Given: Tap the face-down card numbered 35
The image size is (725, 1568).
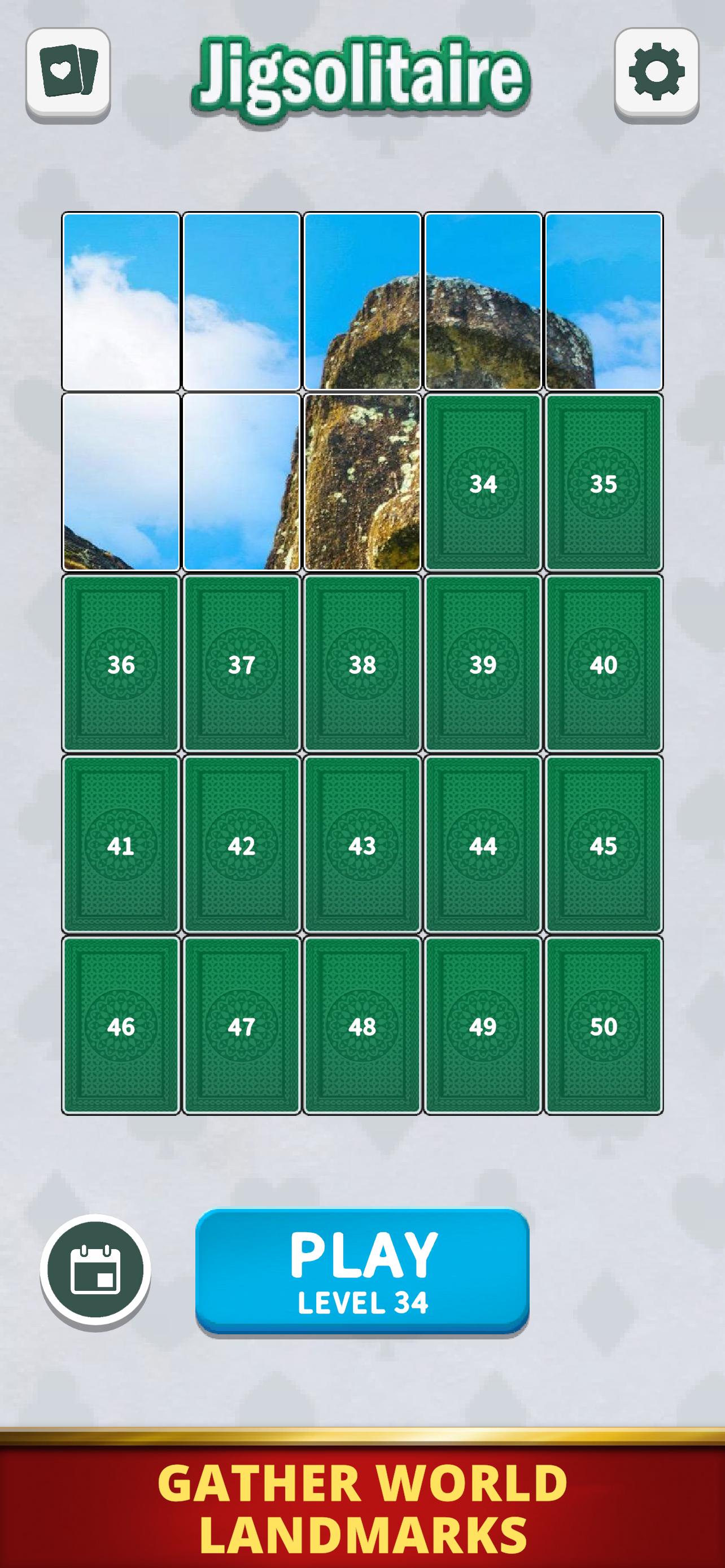Looking at the screenshot, I should (603, 483).
